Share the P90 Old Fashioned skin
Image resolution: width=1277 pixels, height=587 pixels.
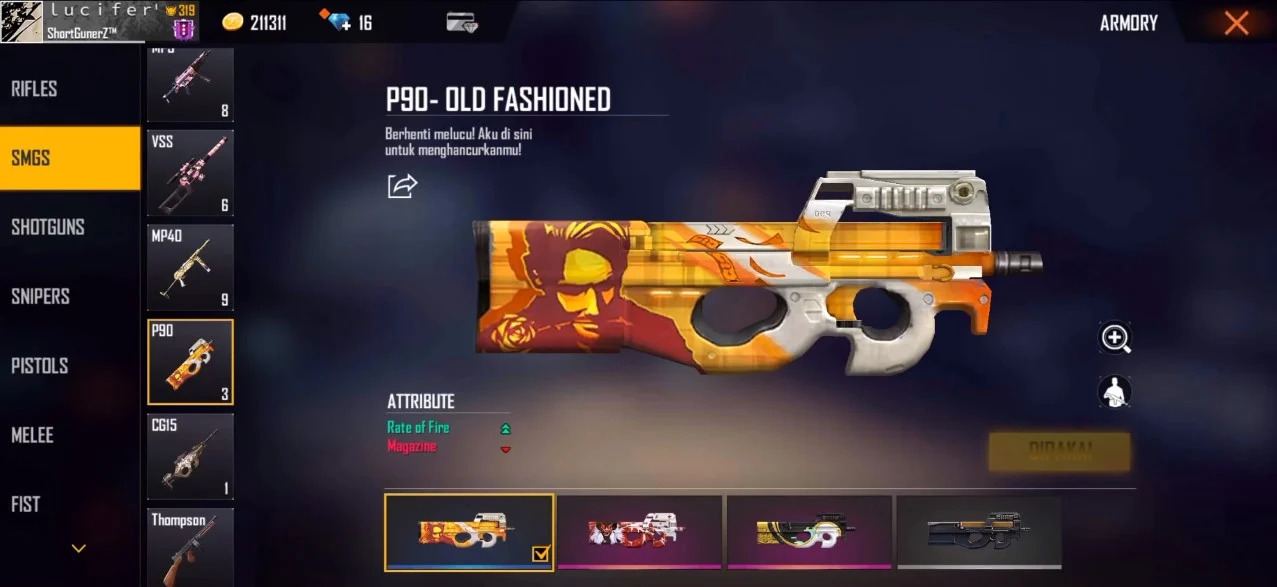click(x=402, y=186)
